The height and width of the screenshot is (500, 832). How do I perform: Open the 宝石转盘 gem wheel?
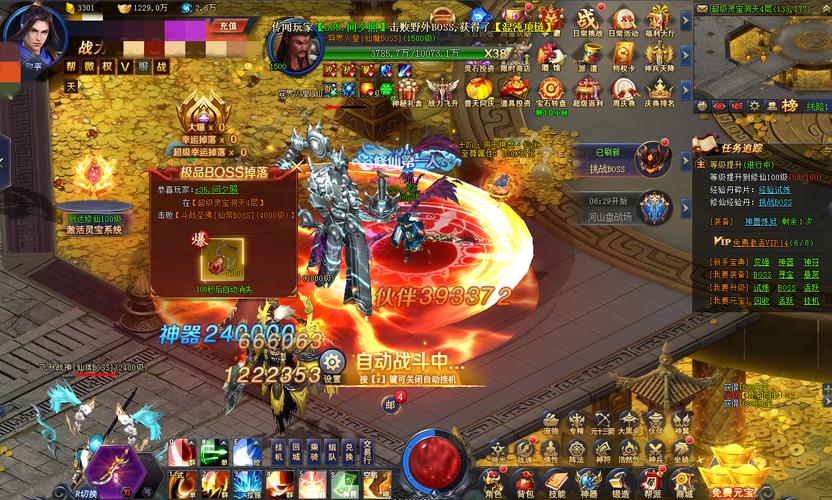(552, 89)
